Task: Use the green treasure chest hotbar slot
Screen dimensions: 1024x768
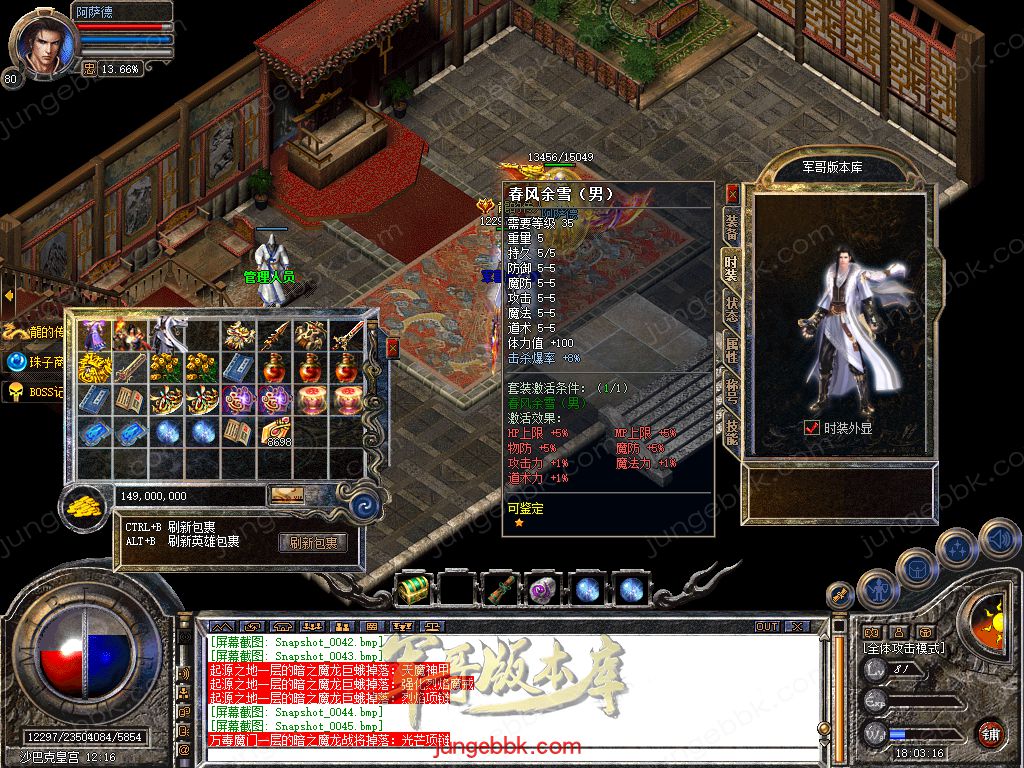Action: tap(413, 590)
